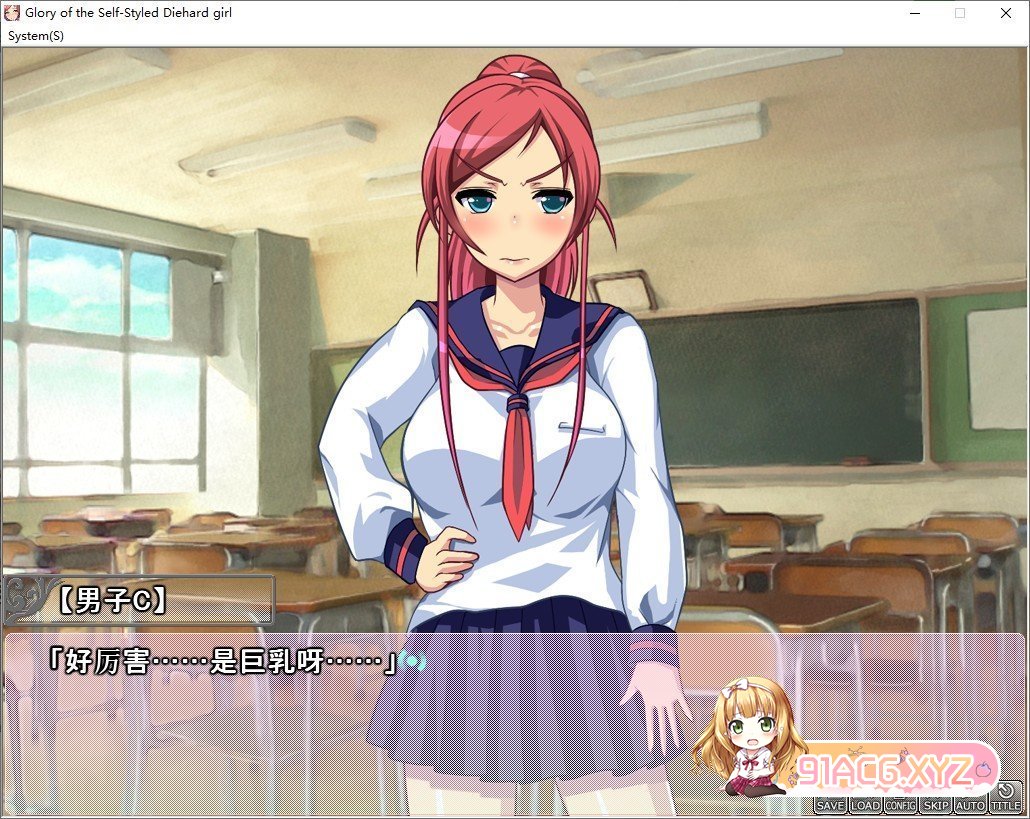The height and width of the screenshot is (819, 1030).
Task: Minimize the game window
Action: tap(914, 14)
